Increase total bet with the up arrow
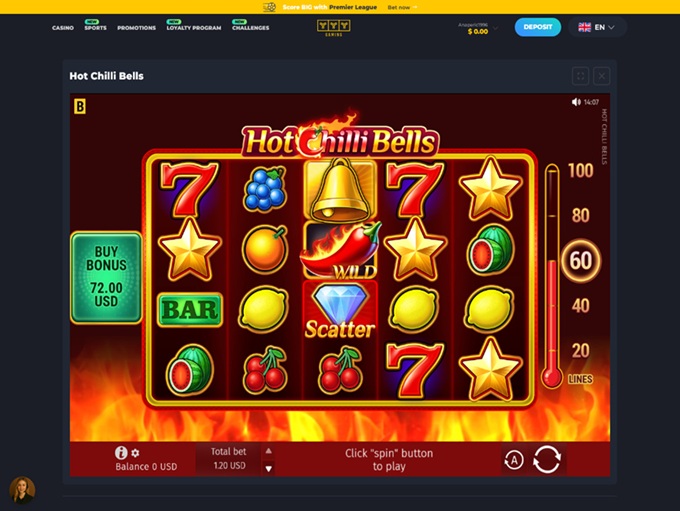This screenshot has height=511, width=680. (x=268, y=451)
